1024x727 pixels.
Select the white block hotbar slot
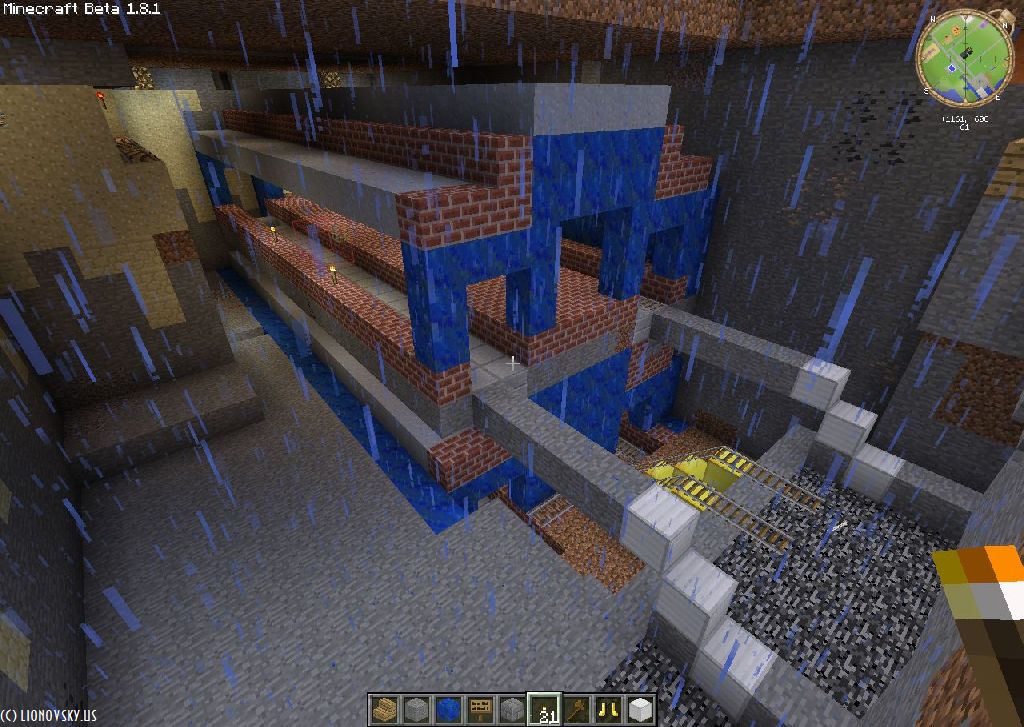click(640, 709)
